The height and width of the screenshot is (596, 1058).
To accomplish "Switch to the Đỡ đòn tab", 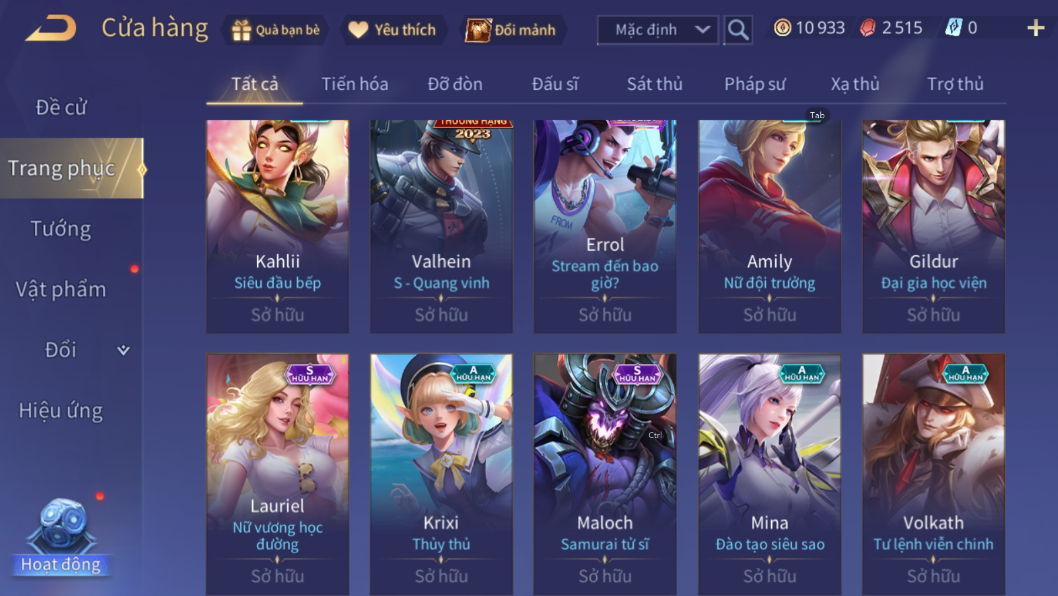I will [455, 84].
